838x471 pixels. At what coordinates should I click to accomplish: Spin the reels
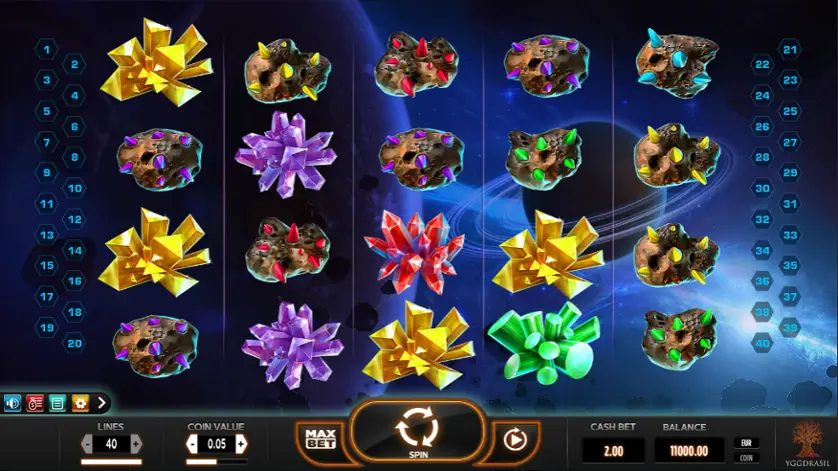click(418, 432)
